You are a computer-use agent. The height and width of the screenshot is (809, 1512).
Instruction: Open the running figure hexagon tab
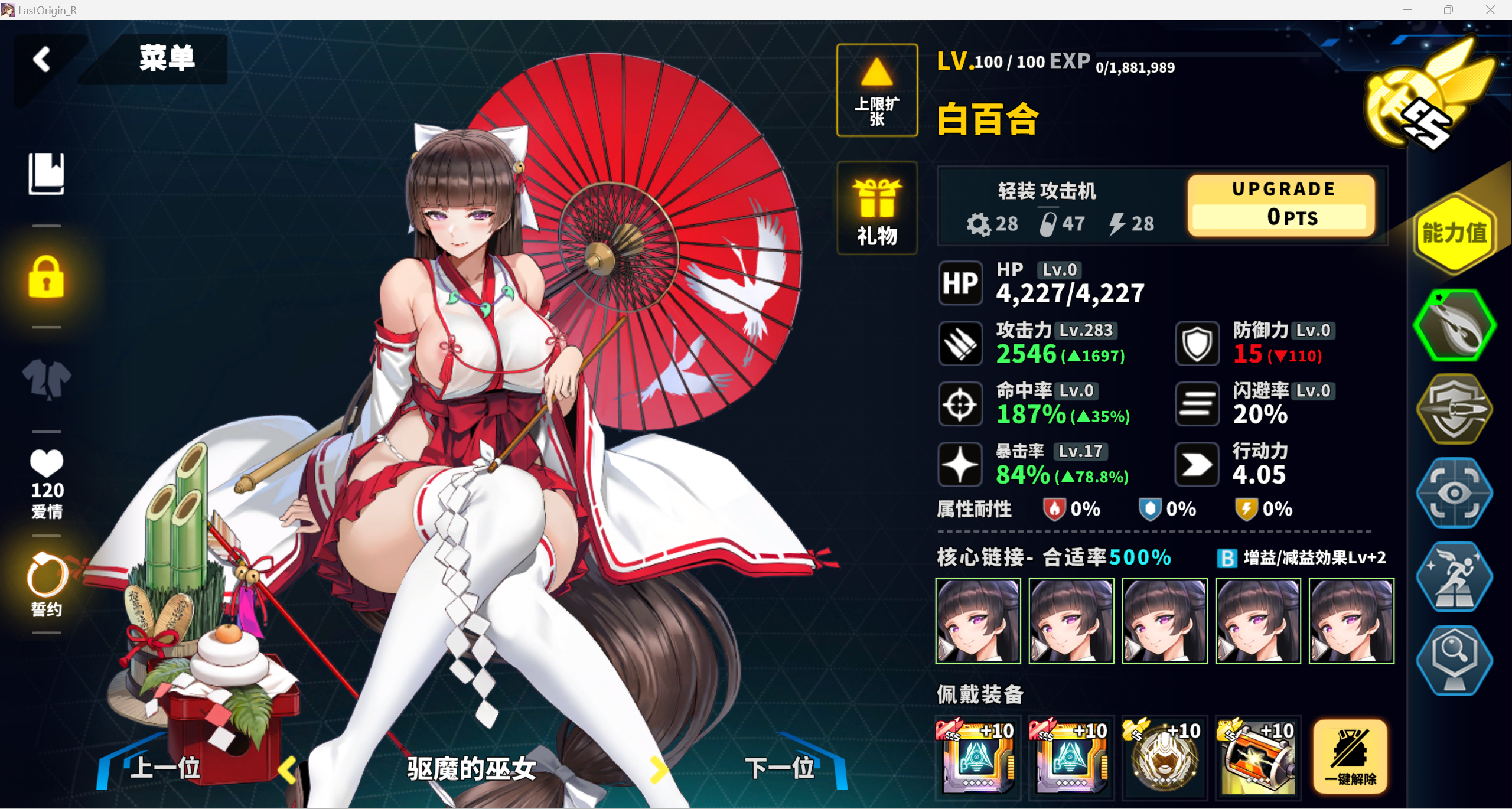(x=1454, y=577)
